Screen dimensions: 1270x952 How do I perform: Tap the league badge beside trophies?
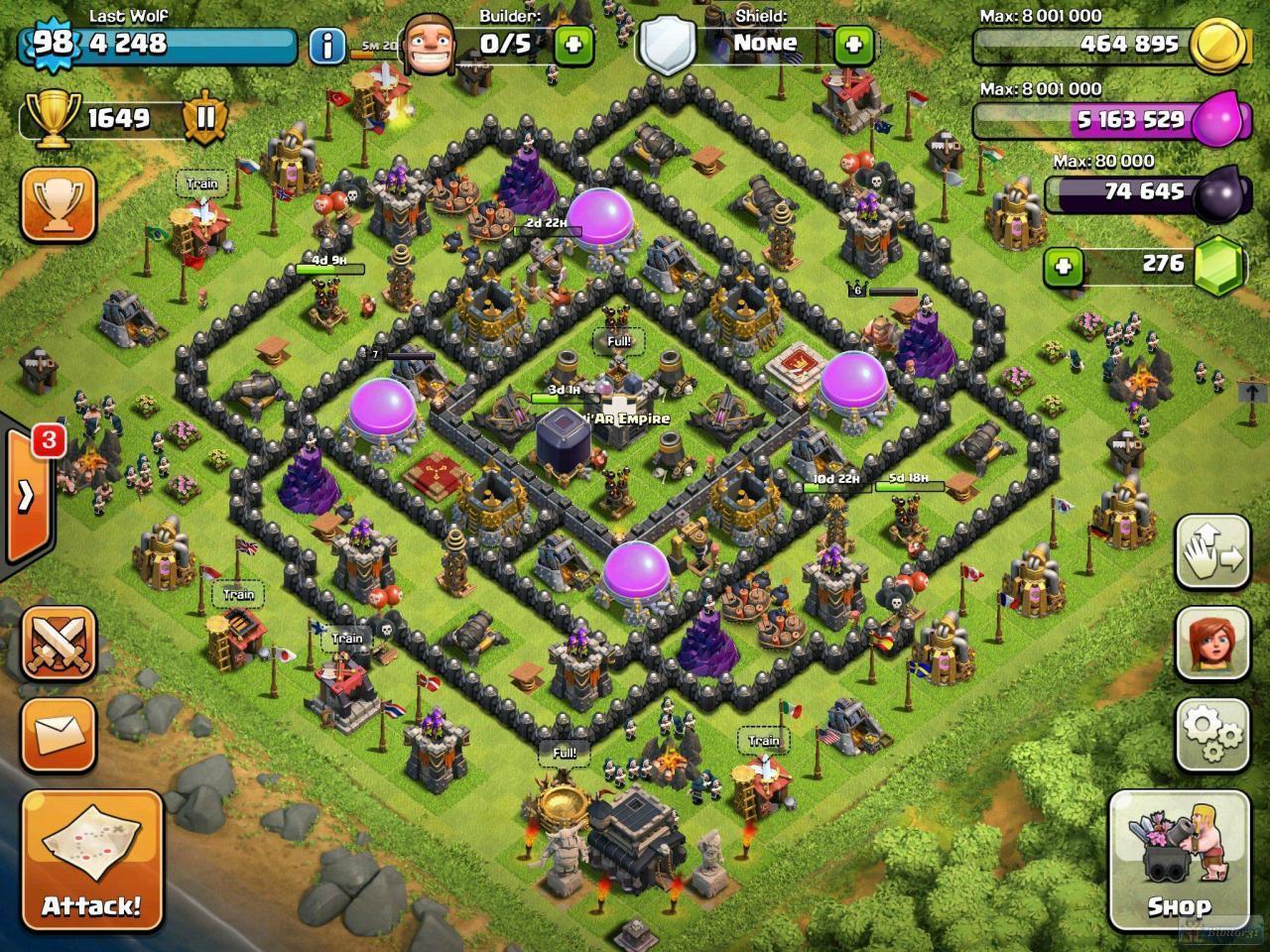tap(205, 118)
